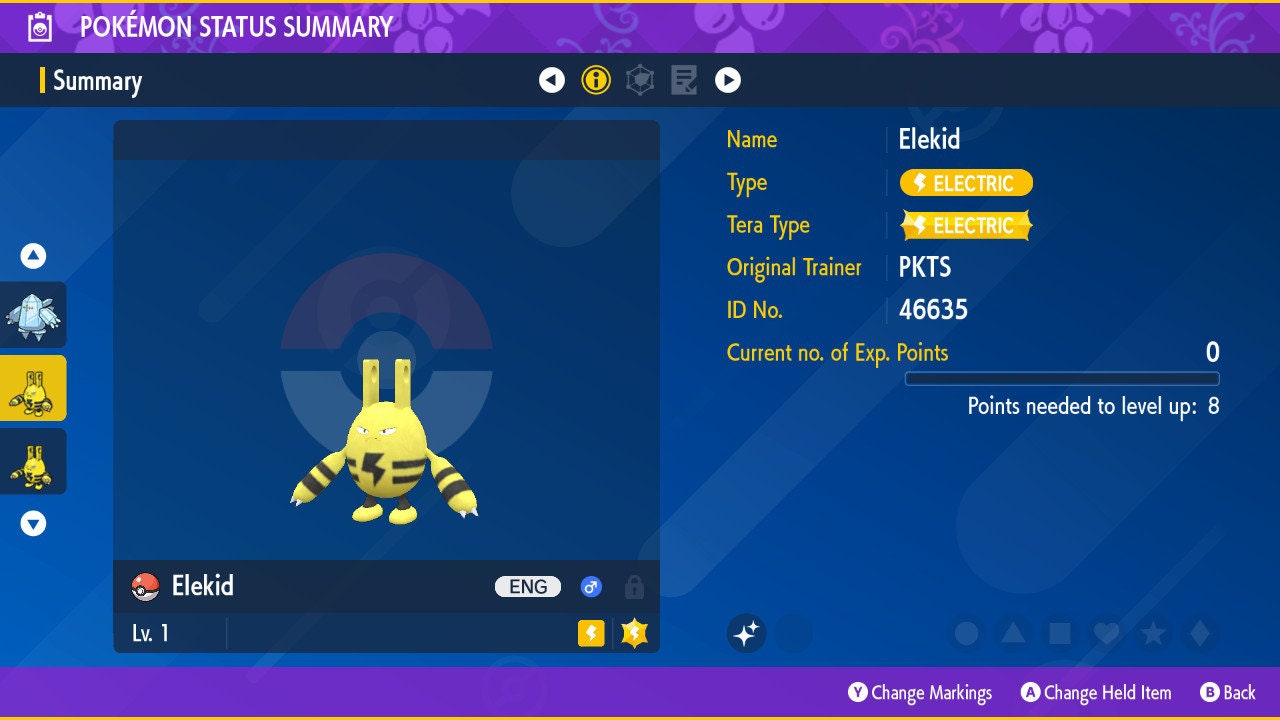
Task: Toggle the heart marking
Action: point(1106,633)
